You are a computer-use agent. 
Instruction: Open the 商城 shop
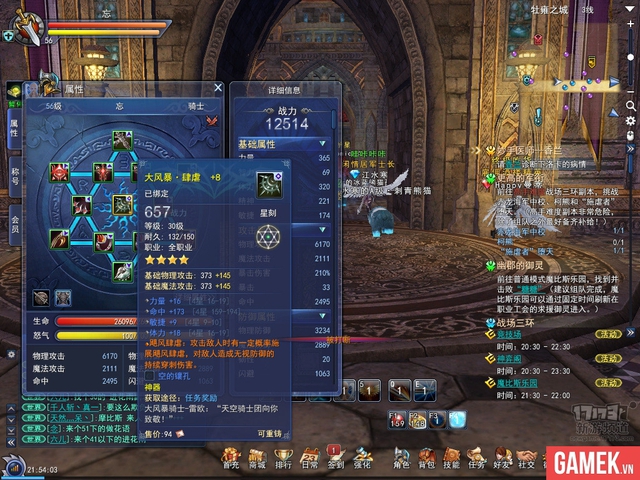coord(257,455)
